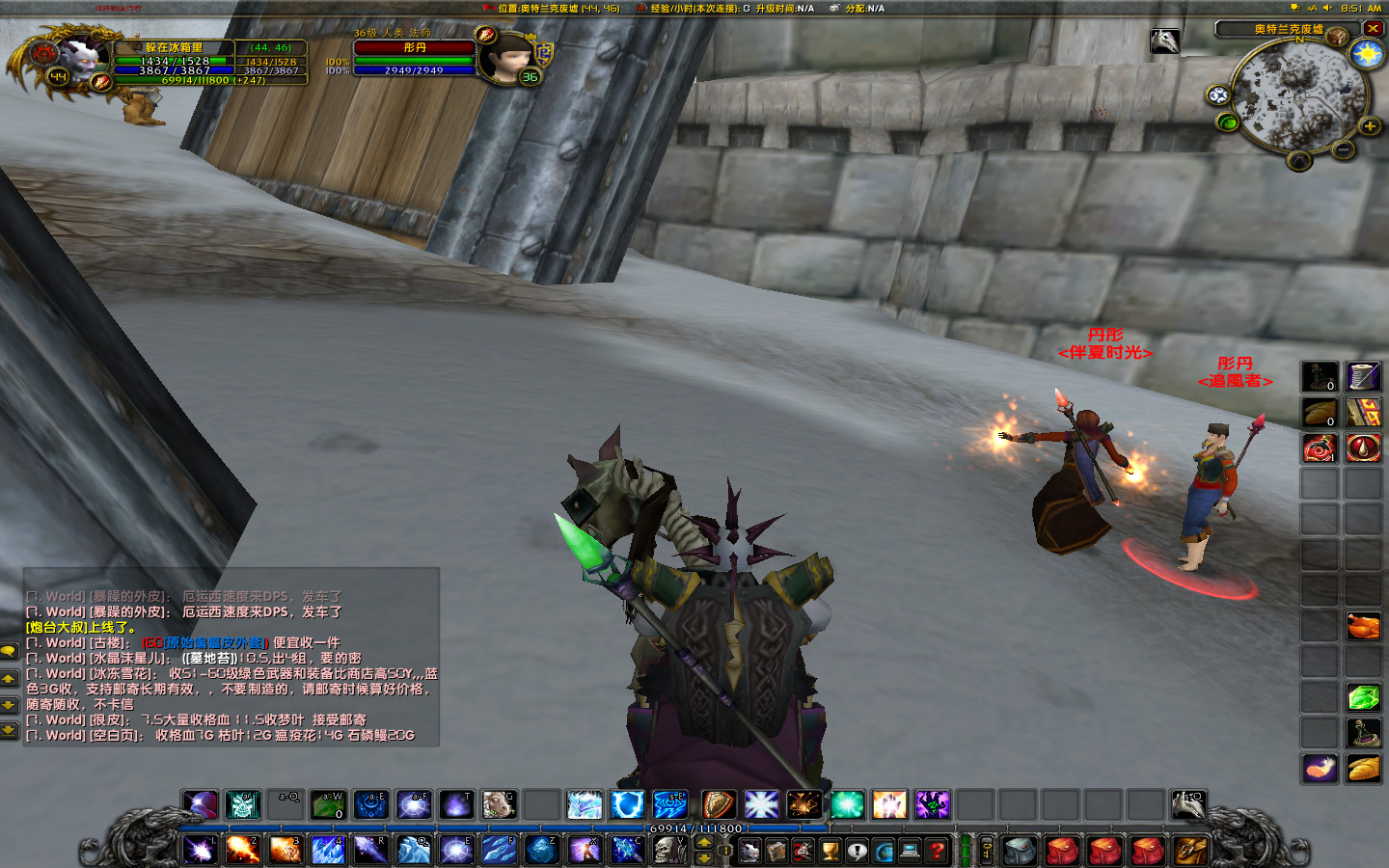Open the game menu computer icon
Screen dimensions: 1389x868
pos(909,850)
